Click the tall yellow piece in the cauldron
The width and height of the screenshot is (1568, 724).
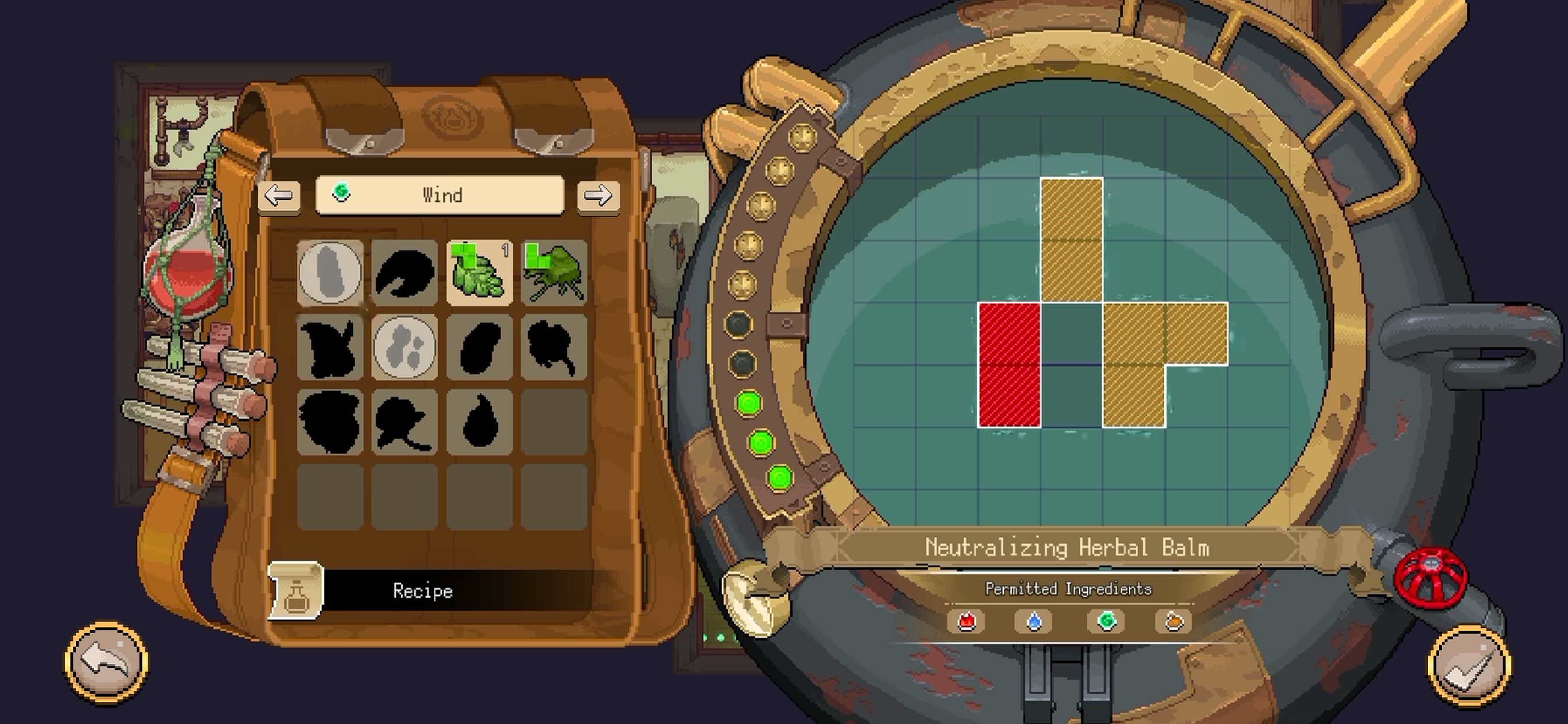point(1072,240)
